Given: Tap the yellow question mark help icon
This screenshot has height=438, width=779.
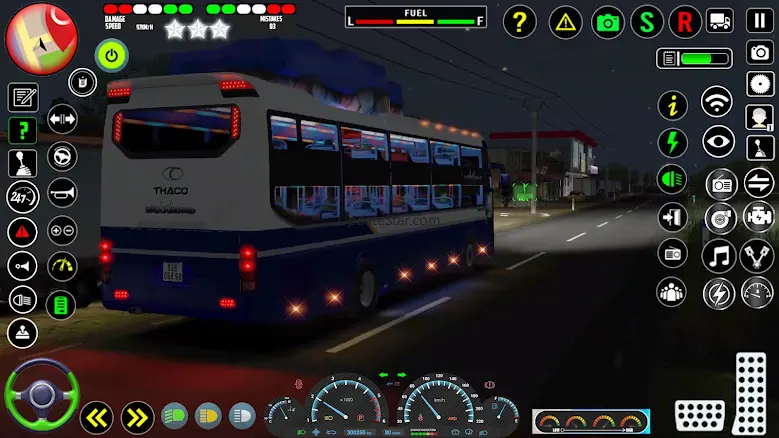Looking at the screenshot, I should 519,21.
